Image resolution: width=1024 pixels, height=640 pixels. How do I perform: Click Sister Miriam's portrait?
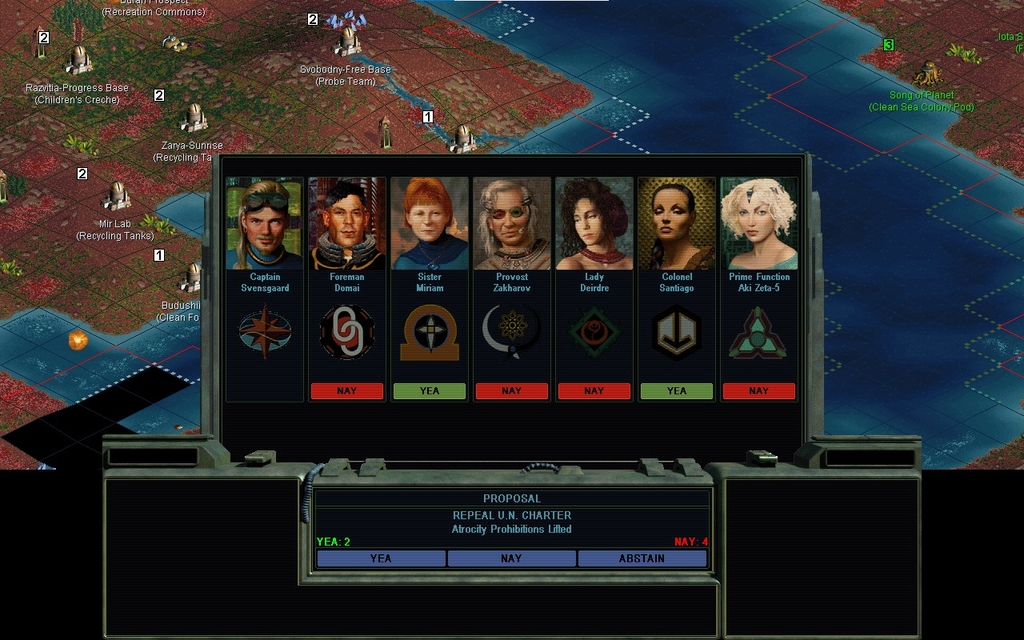(429, 224)
